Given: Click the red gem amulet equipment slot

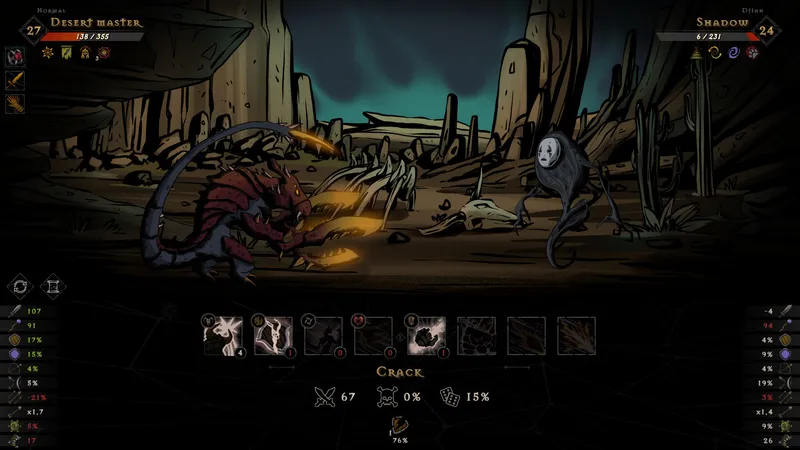Looking at the screenshot, I should click(15, 56).
